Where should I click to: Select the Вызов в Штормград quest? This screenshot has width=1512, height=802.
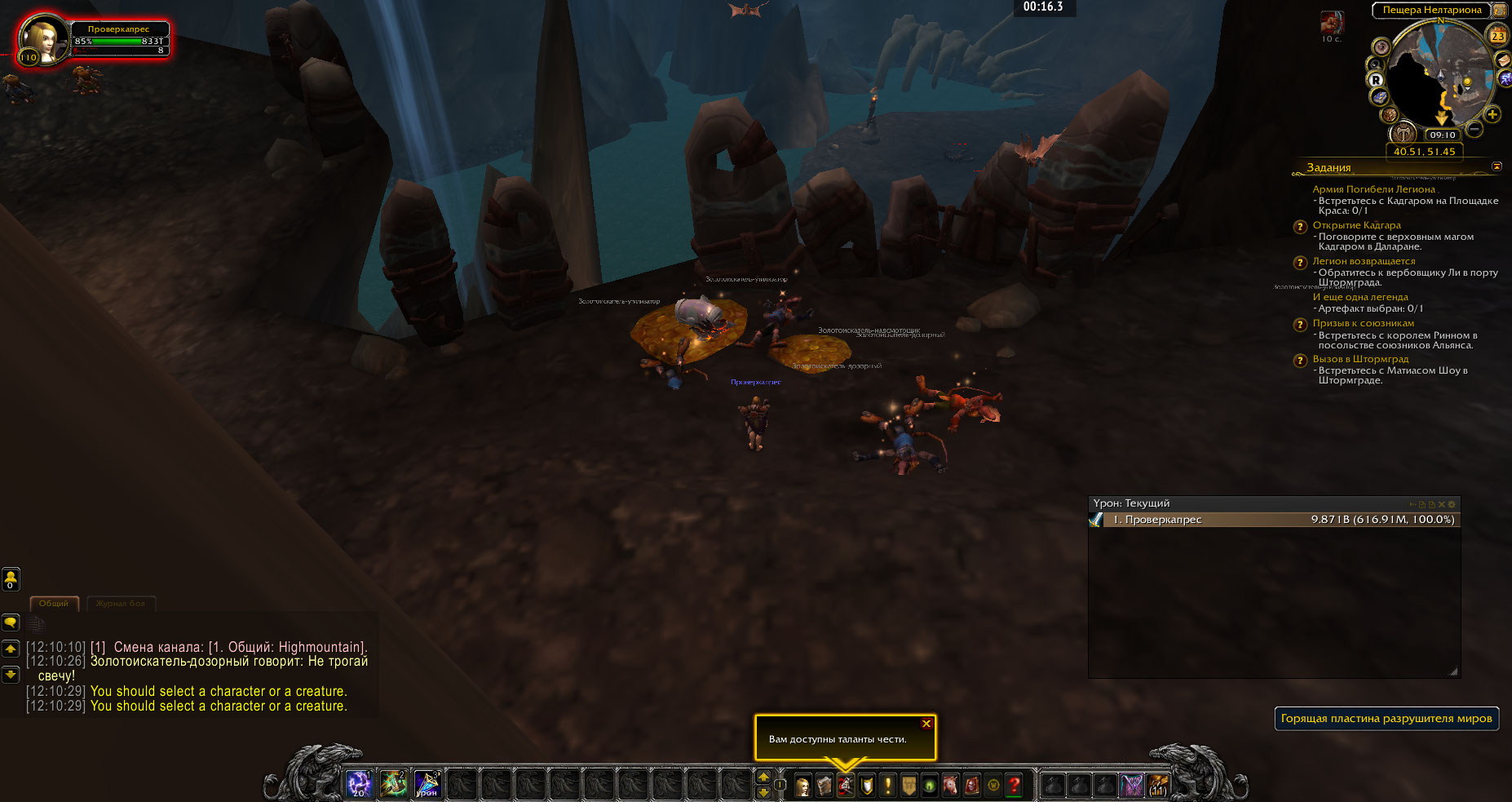tap(1360, 359)
